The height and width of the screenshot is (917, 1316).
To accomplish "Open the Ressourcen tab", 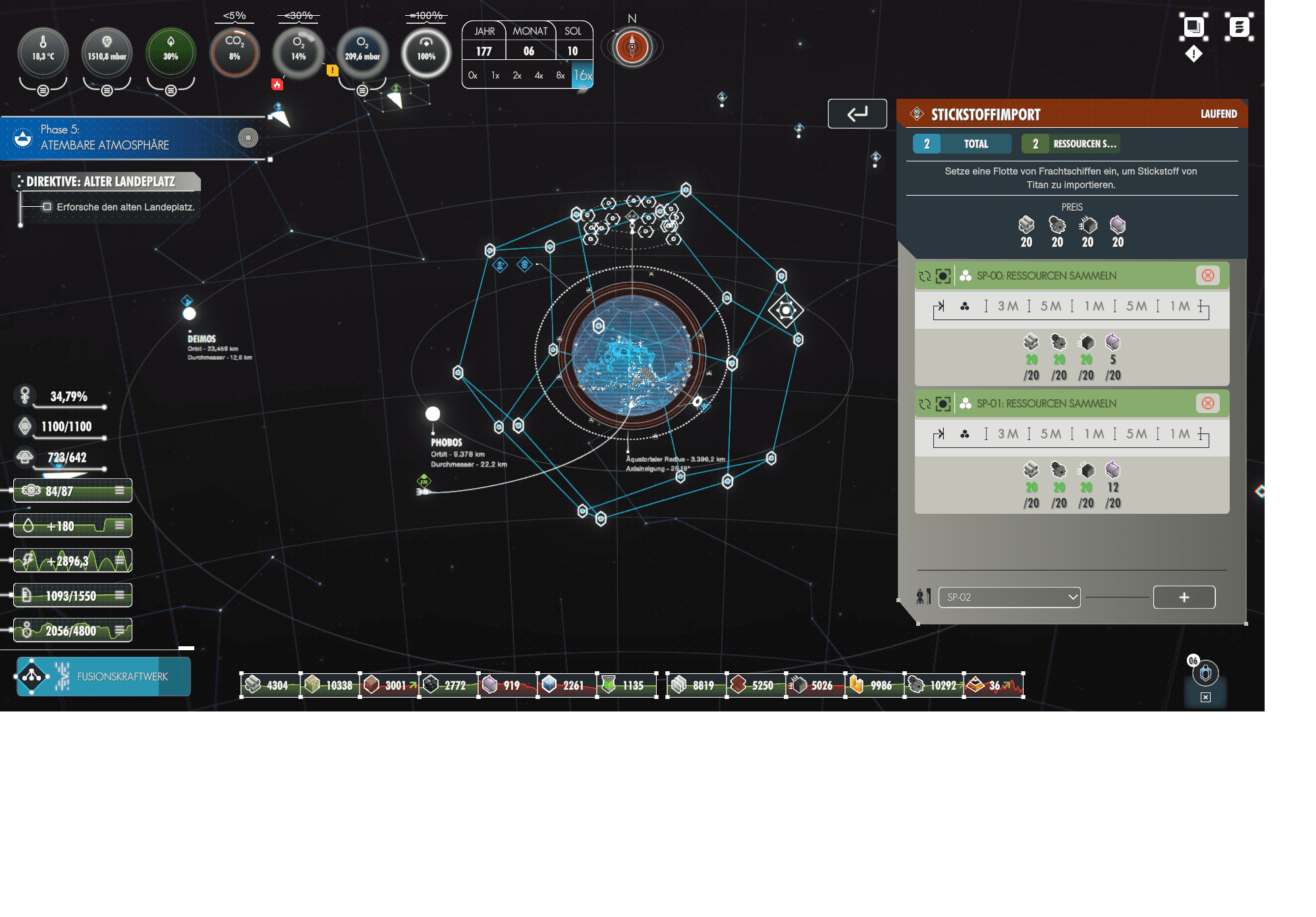I will 1071,144.
